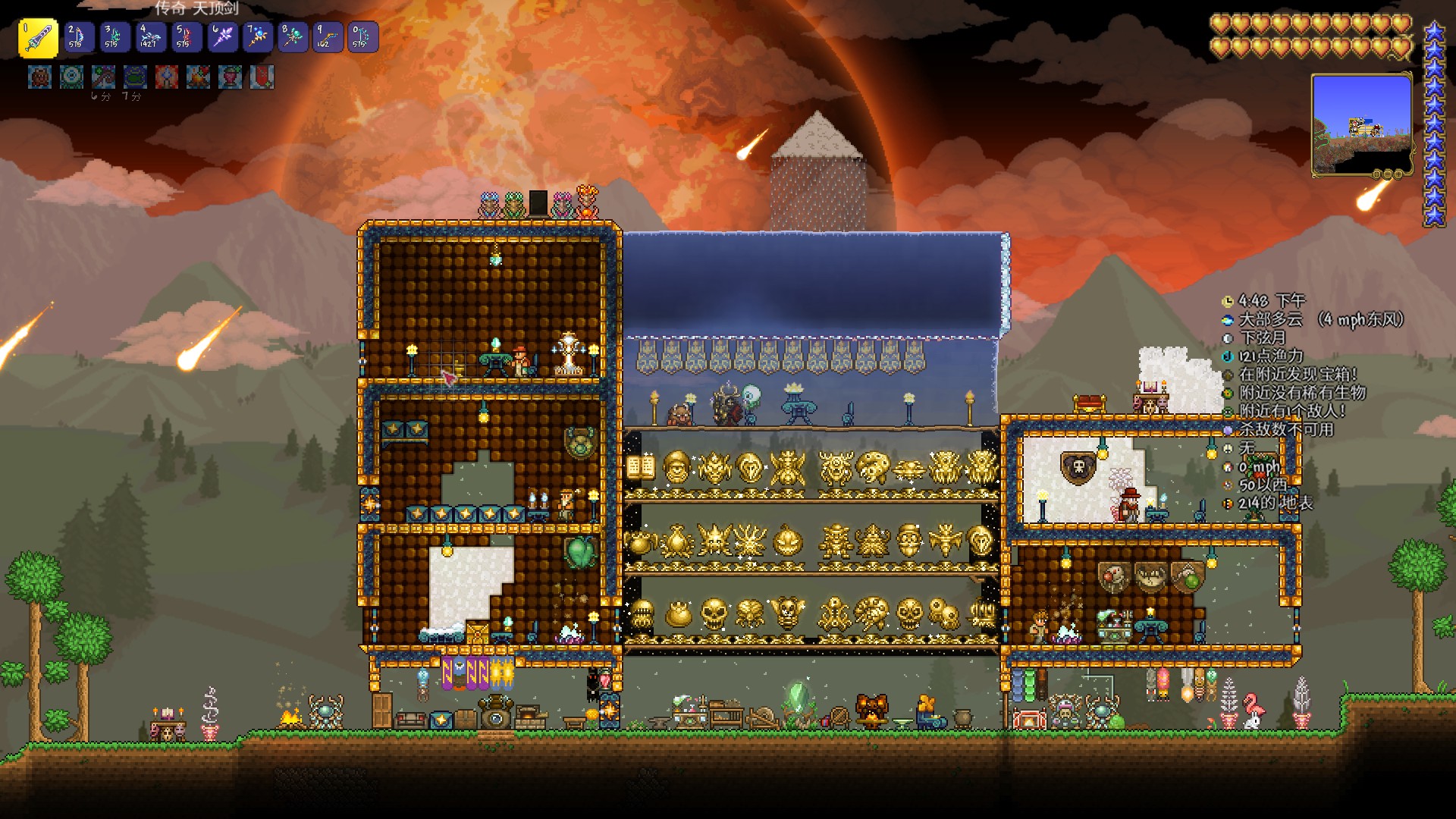The width and height of the screenshot is (1456, 819).
Task: Select the Zenith sword in hotbar slot 1
Action: tap(38, 37)
